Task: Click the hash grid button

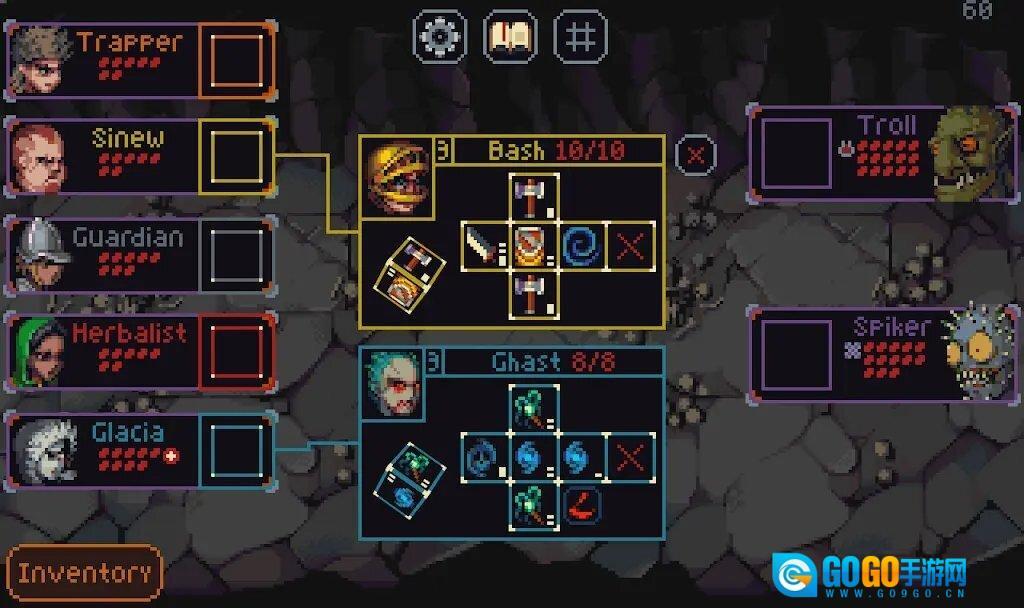Action: [581, 37]
